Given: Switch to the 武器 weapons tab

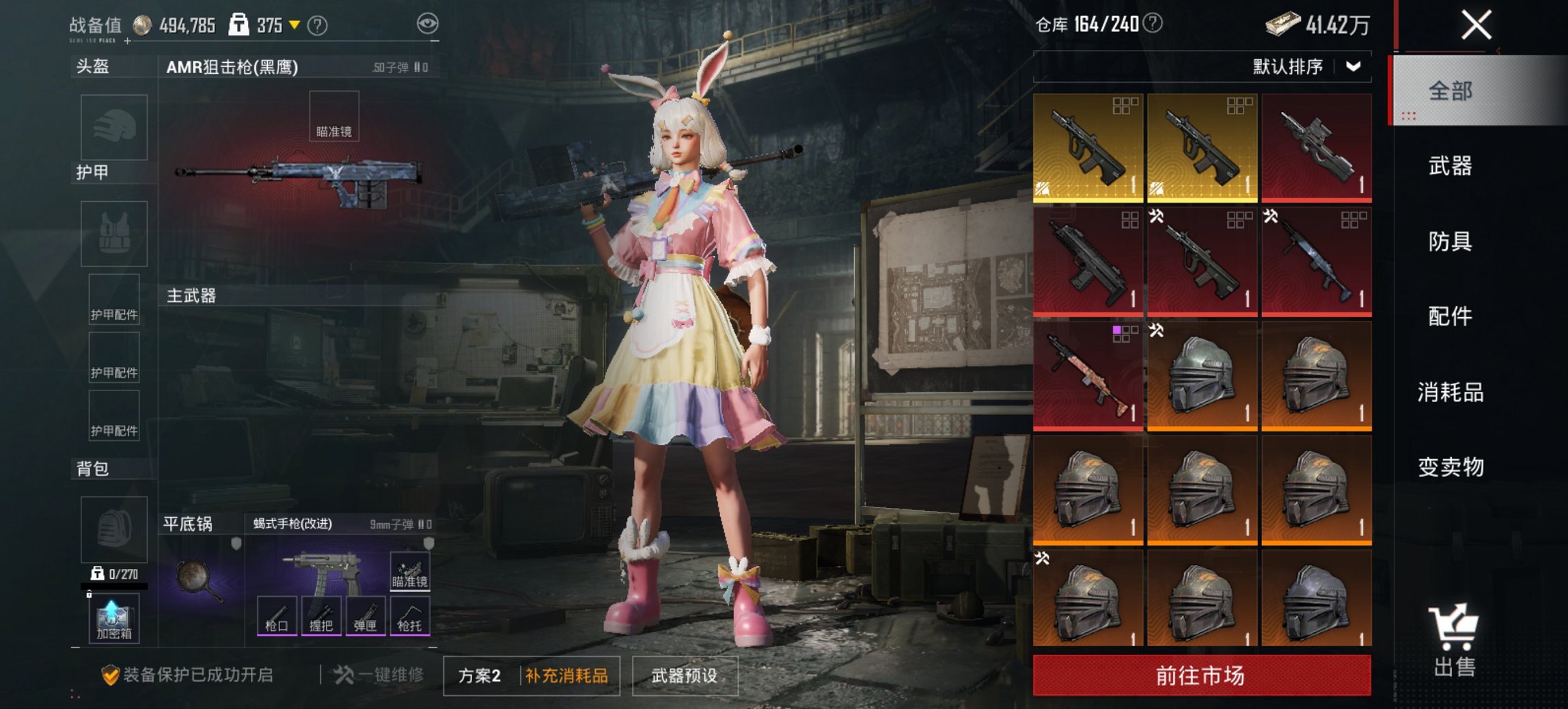Looking at the screenshot, I should [x=1452, y=166].
